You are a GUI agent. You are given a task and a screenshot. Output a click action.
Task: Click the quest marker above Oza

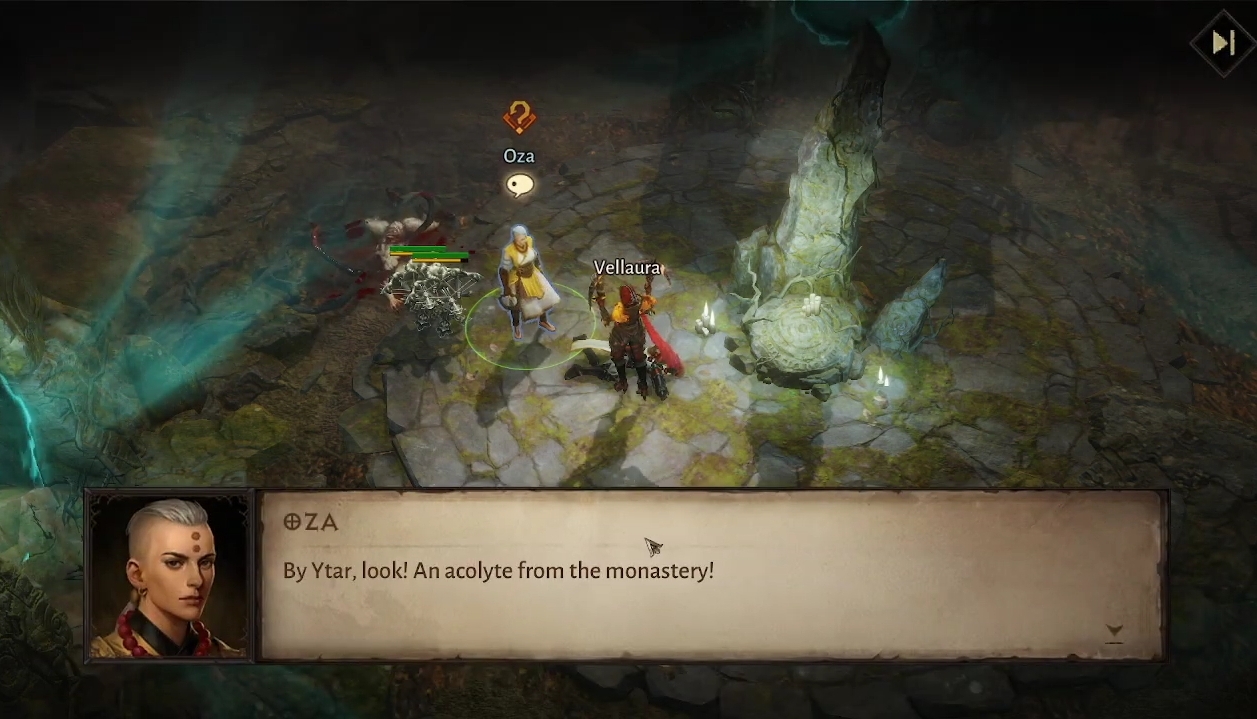[x=519, y=118]
